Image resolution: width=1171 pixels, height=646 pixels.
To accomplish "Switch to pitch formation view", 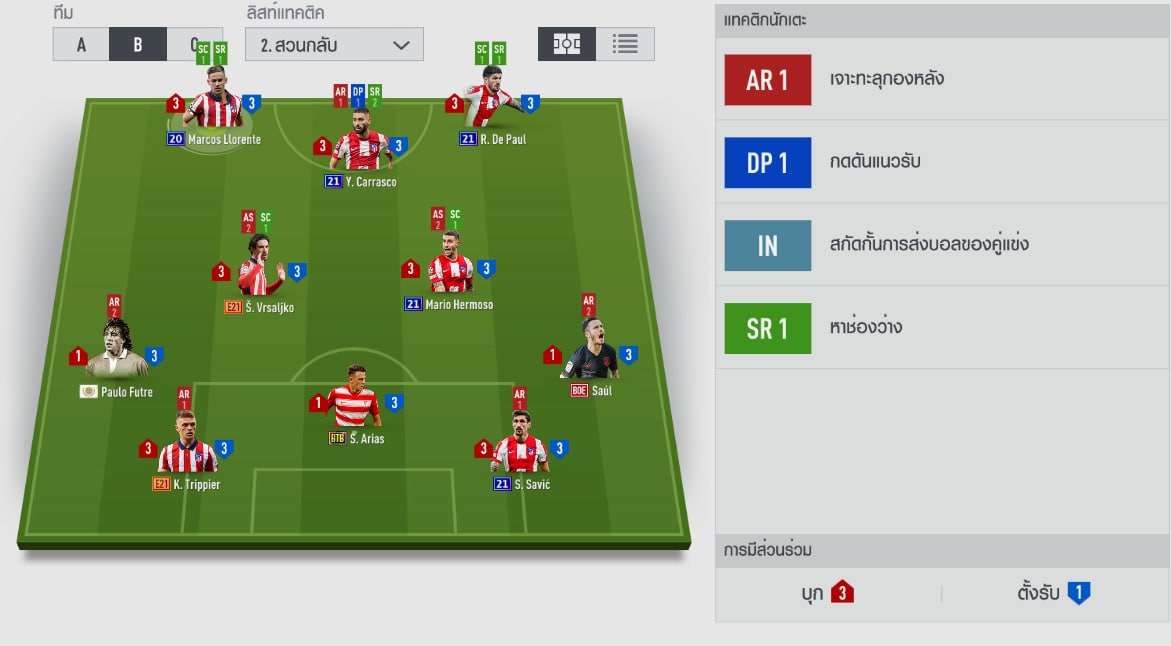I will pos(567,44).
